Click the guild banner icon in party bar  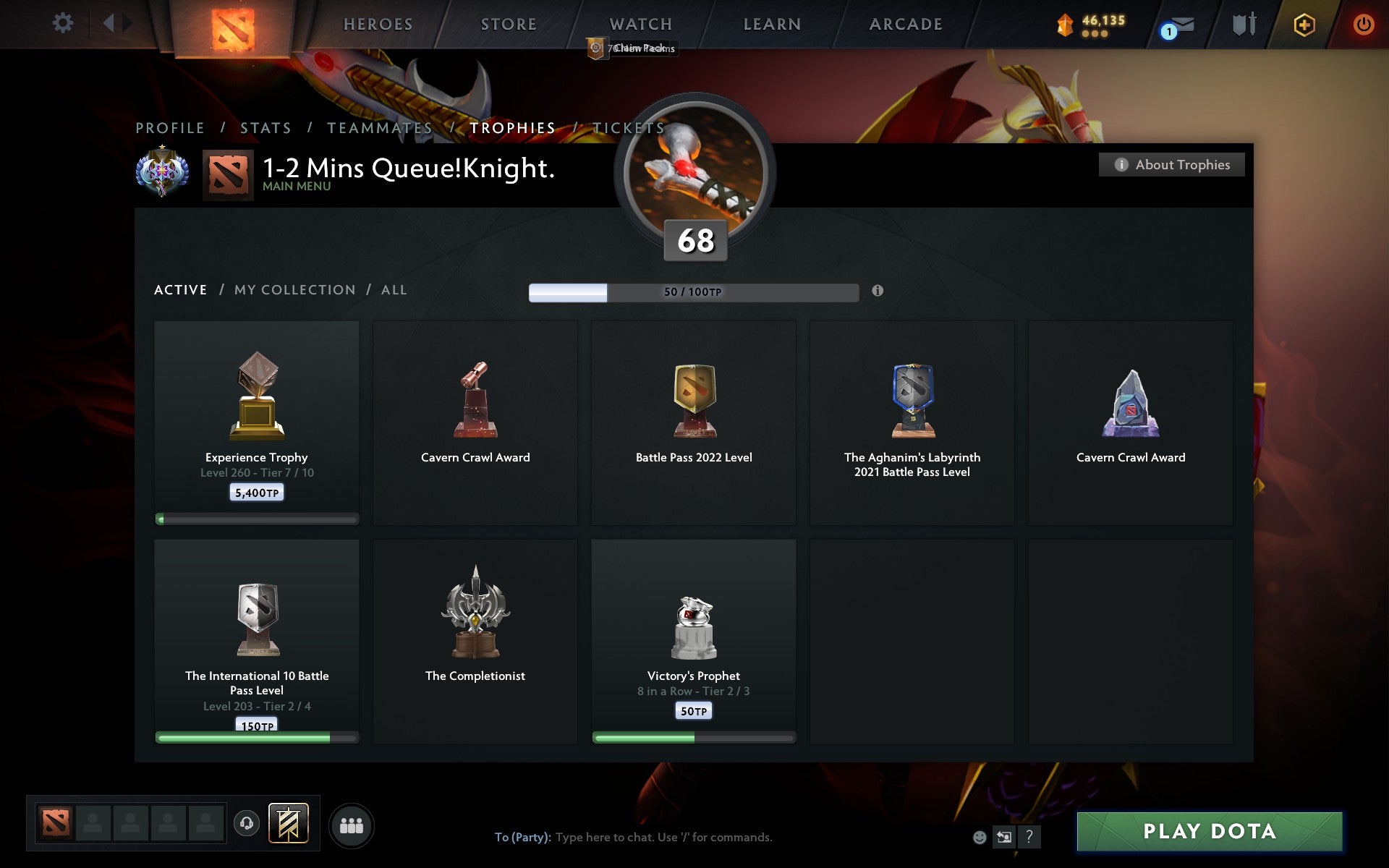coord(288,823)
